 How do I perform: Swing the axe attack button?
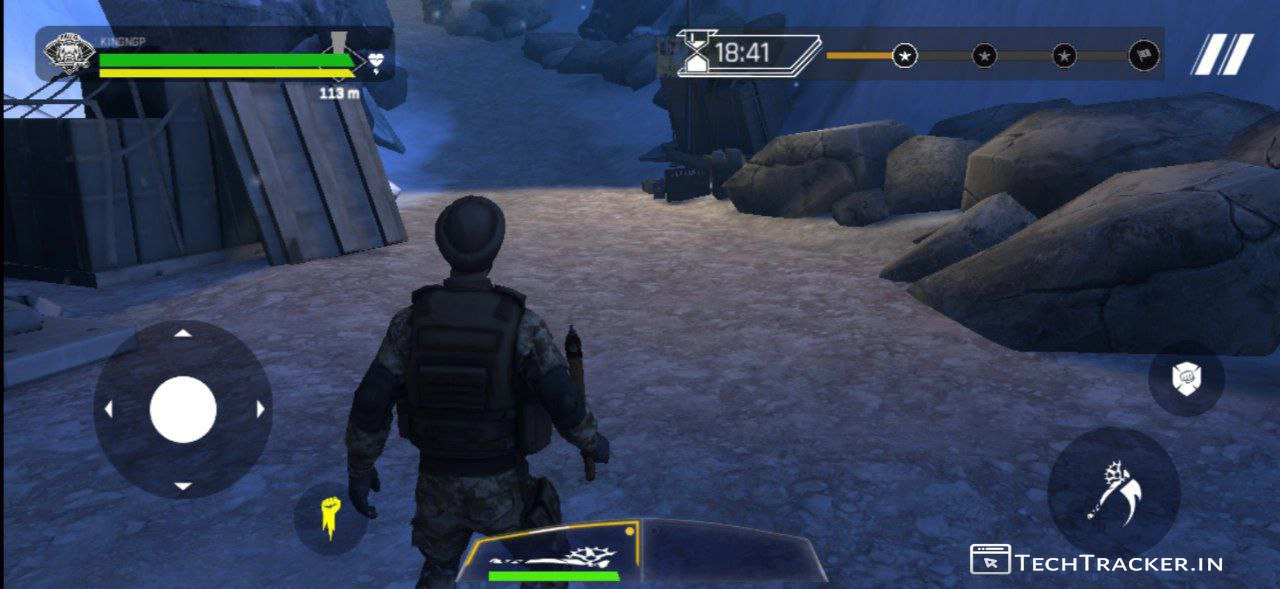click(x=1113, y=492)
